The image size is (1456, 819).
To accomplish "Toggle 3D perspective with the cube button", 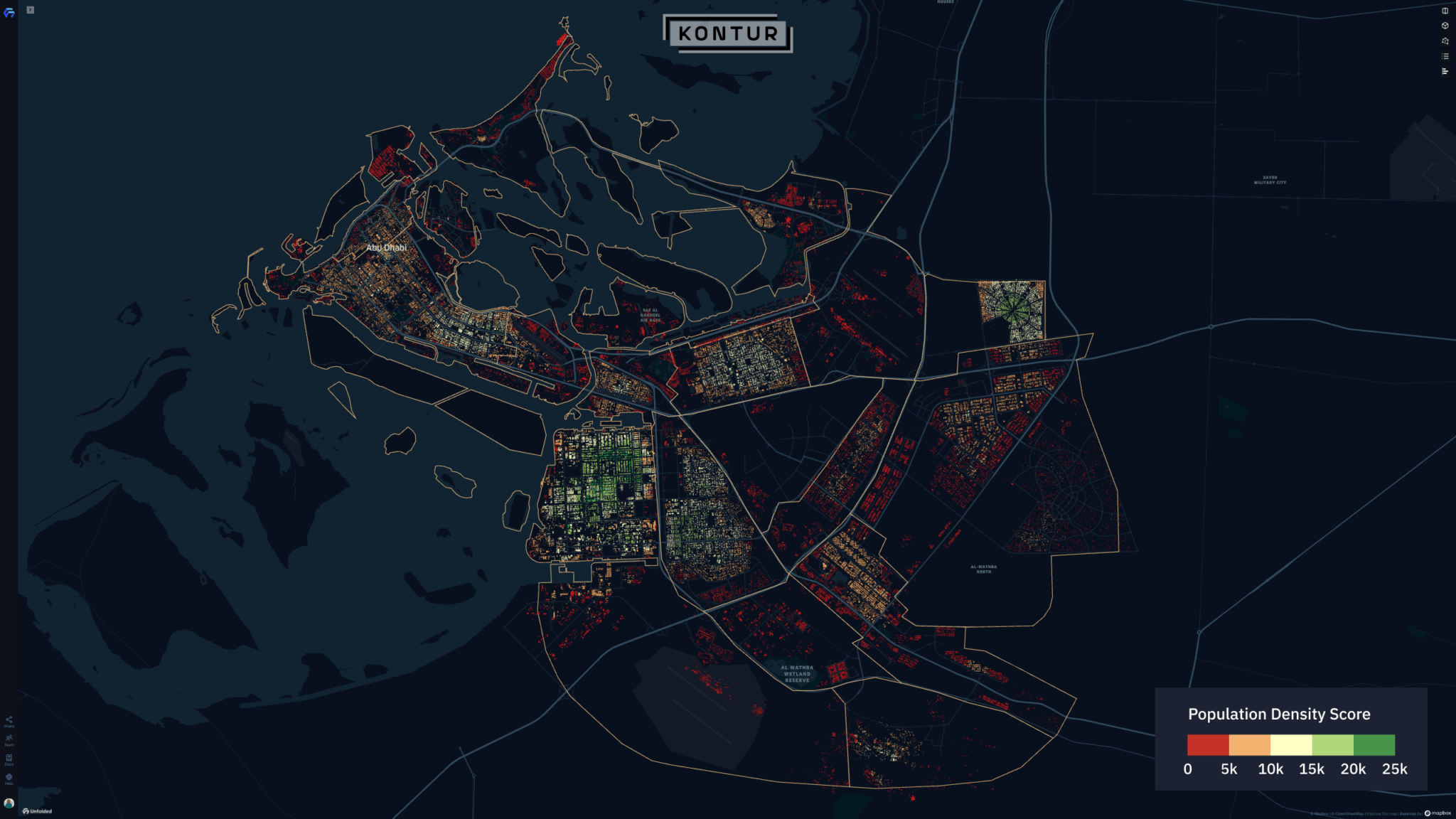I will point(1445,26).
